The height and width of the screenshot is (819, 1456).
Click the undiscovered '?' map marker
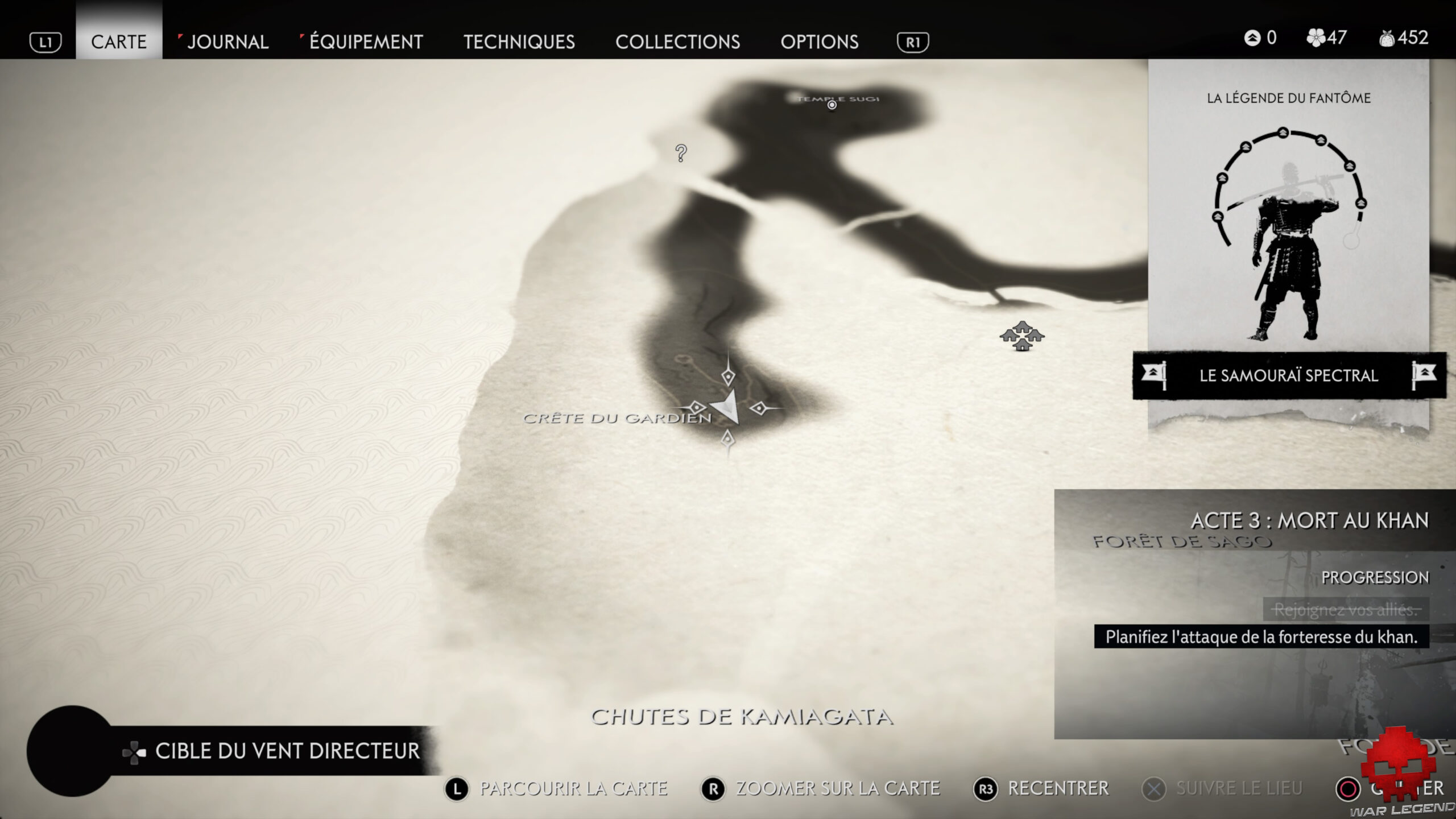[680, 154]
